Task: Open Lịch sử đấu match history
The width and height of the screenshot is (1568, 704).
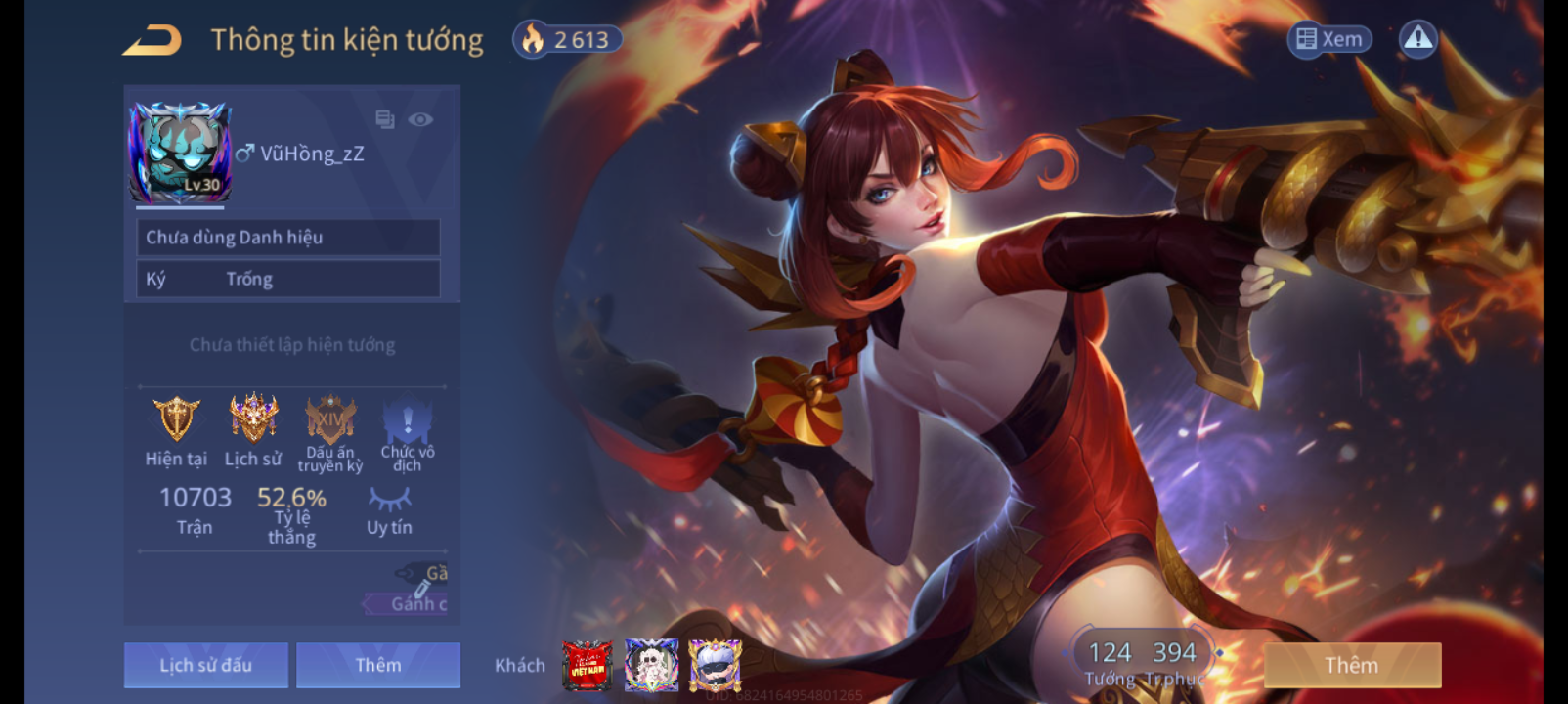Action: 206,665
